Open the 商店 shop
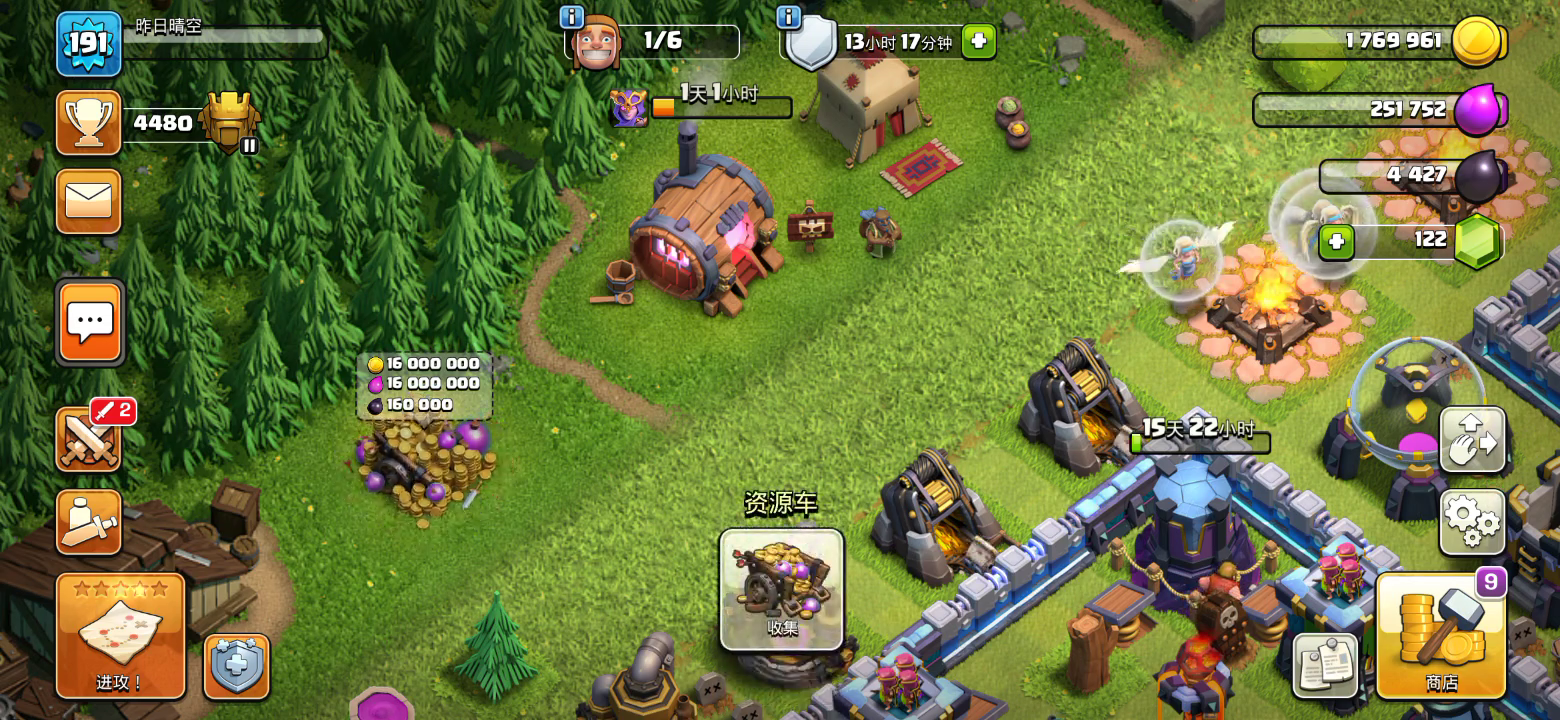The height and width of the screenshot is (720, 1560). tap(1440, 635)
